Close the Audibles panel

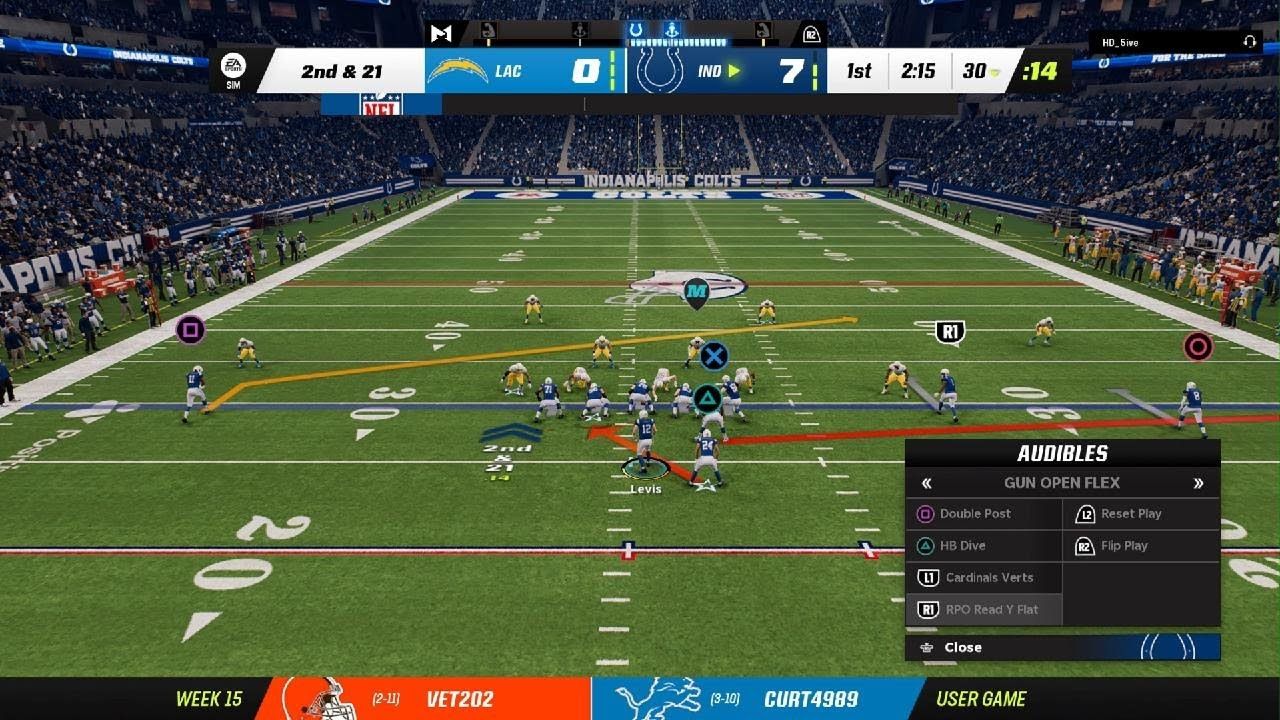pos(962,647)
